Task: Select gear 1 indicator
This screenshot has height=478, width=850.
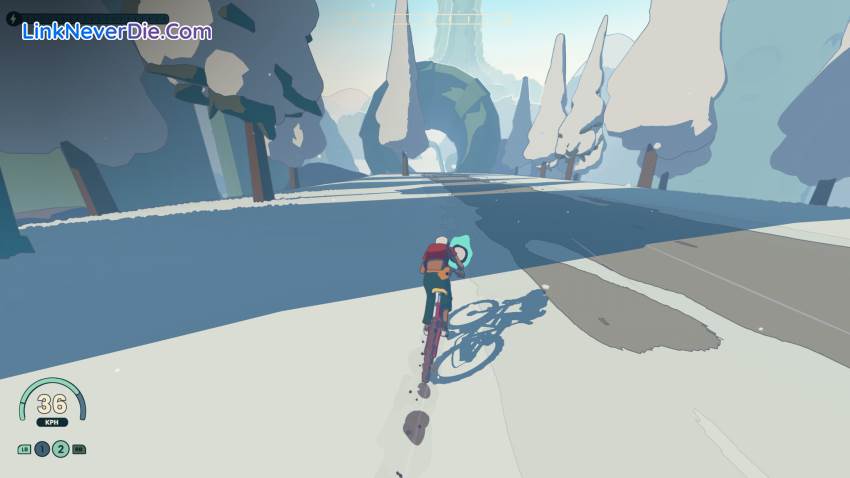Action: pos(42,449)
